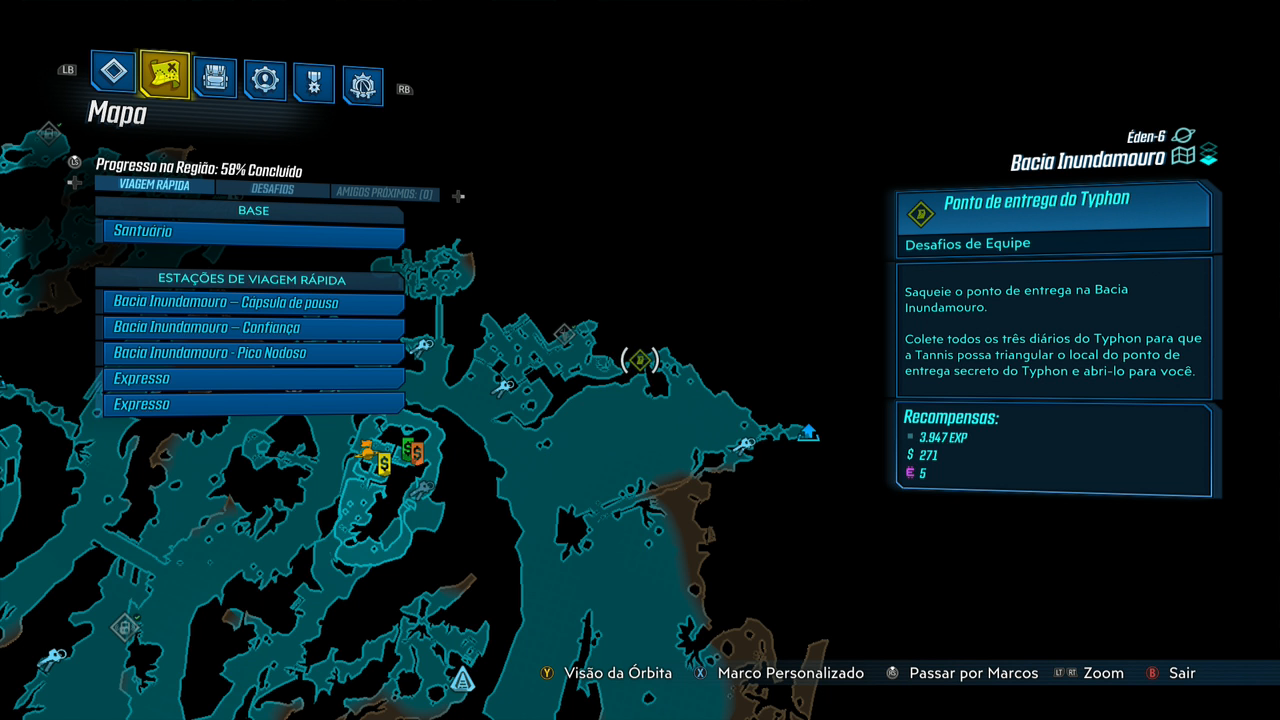Go to the medal-icon tab
The height and width of the screenshot is (720, 1280).
click(314, 83)
